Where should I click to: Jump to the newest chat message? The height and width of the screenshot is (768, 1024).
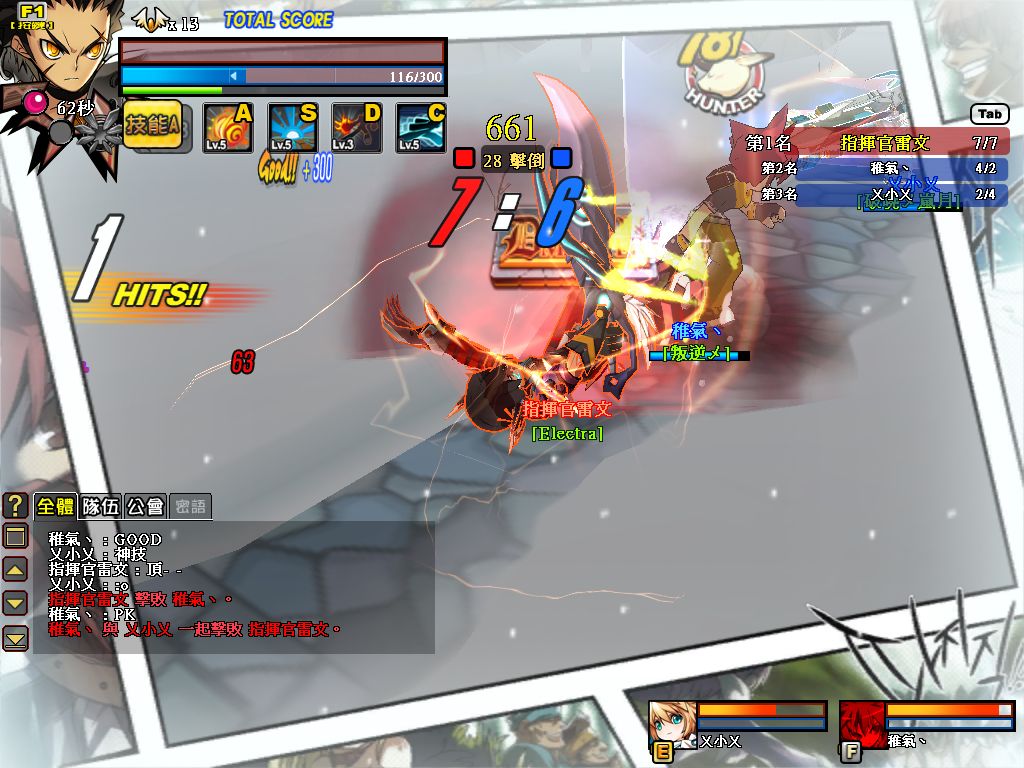coord(15,637)
